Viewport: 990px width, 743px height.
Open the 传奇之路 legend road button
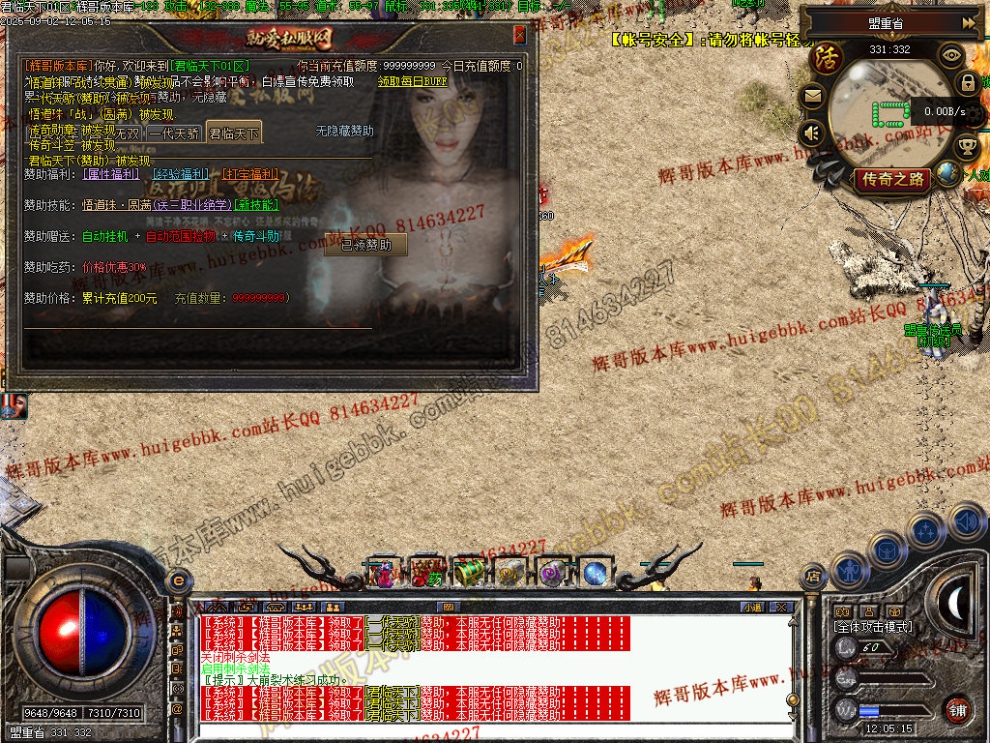(893, 180)
